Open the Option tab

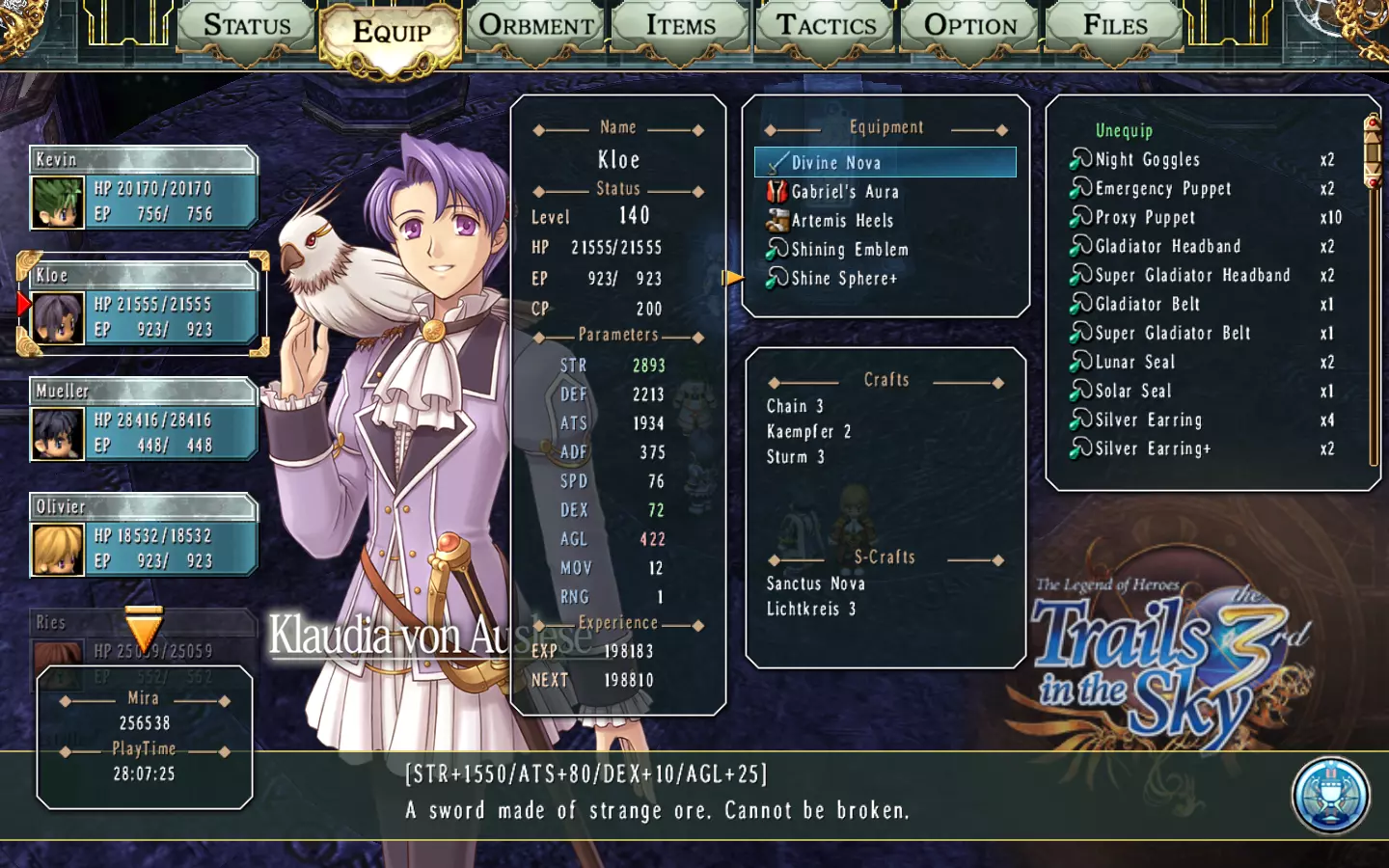970,27
